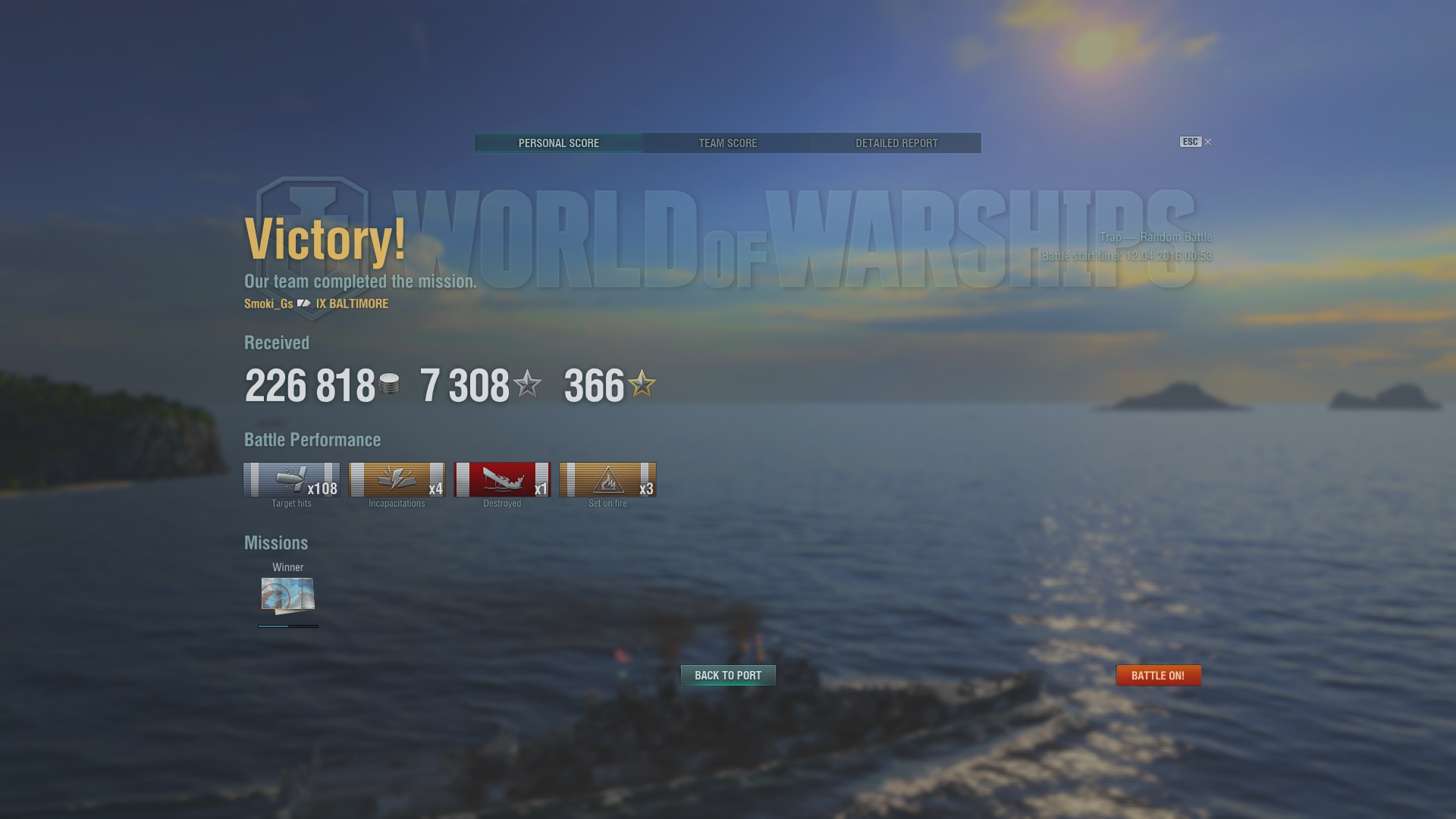
Task: Start another battle with Battle On!
Action: coord(1158,676)
